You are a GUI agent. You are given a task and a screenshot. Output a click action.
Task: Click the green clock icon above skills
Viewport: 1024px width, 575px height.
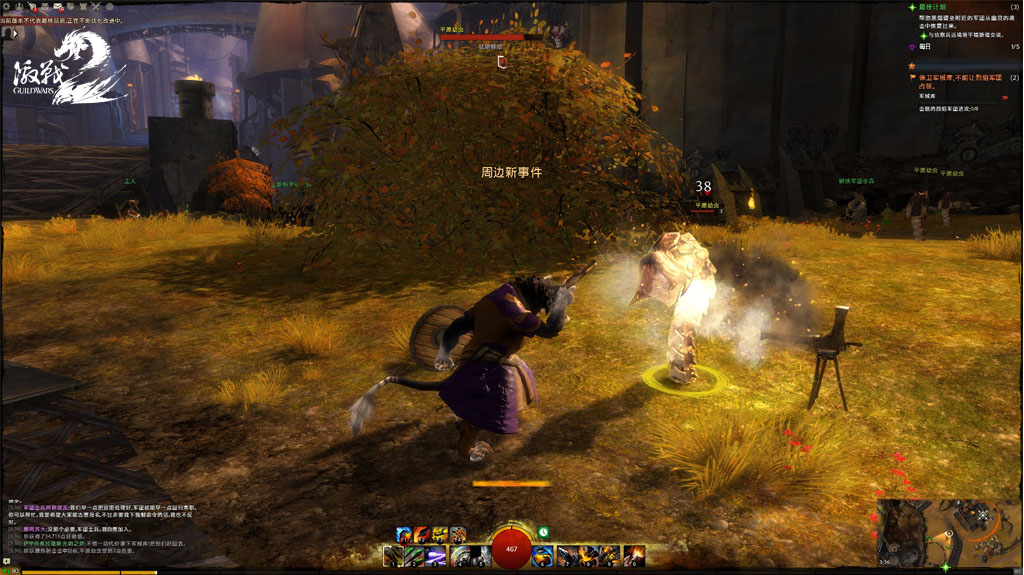[x=543, y=533]
